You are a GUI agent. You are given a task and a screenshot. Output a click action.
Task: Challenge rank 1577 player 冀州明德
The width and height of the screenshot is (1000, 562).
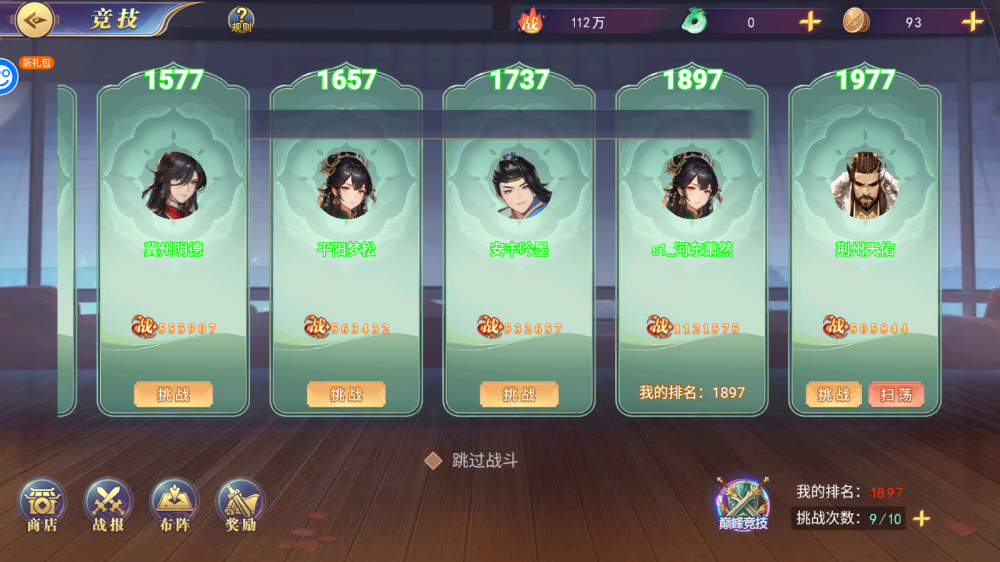(174, 394)
